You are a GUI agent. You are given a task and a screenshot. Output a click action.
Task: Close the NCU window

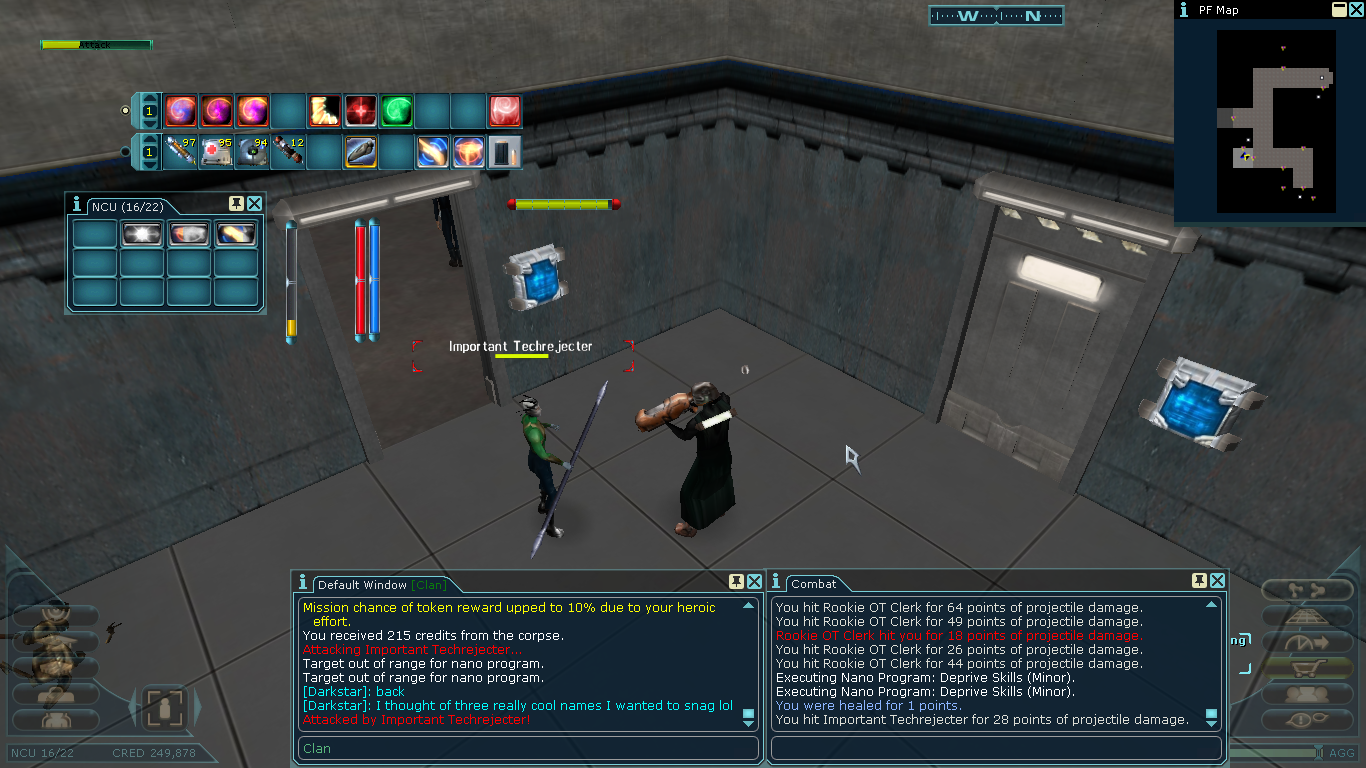[x=255, y=204]
